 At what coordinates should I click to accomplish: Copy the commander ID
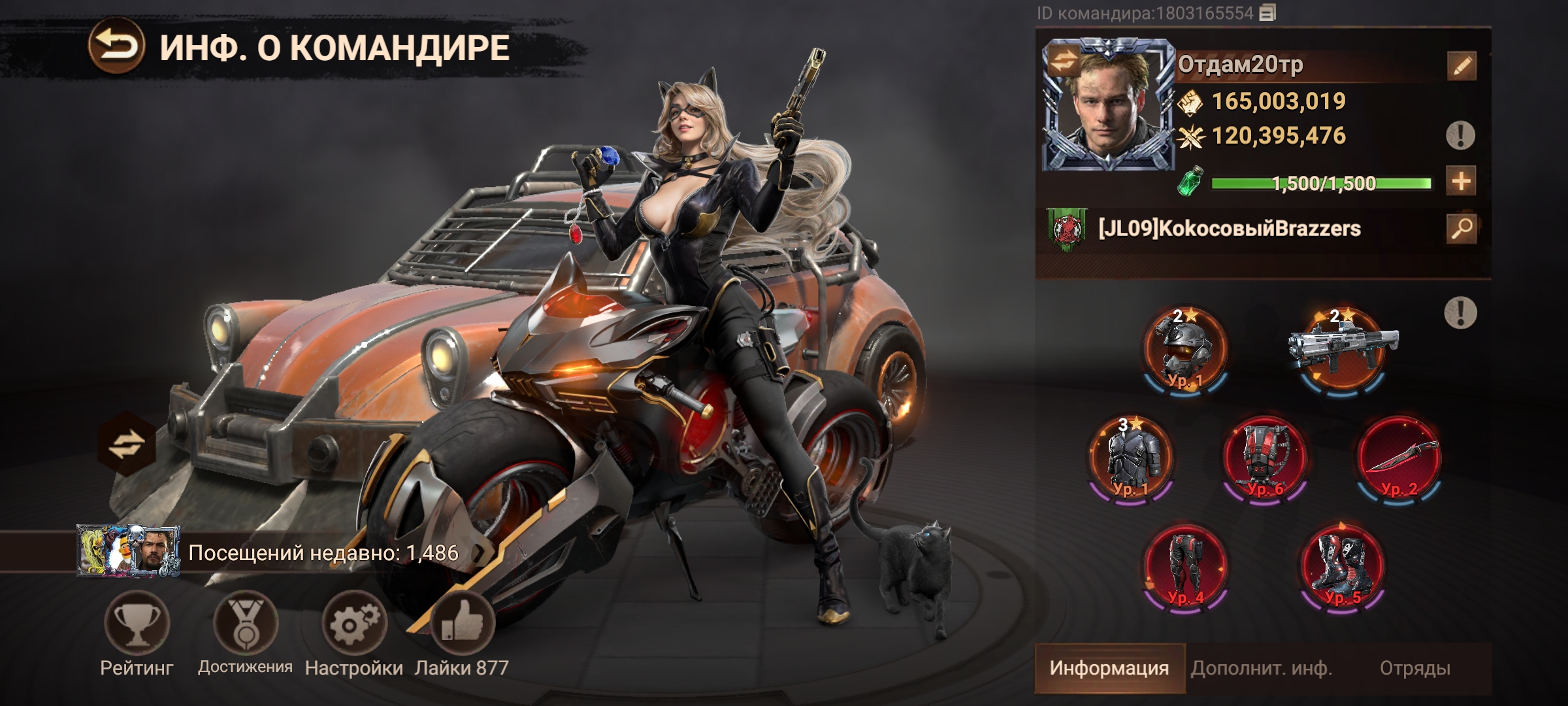coord(1268,13)
